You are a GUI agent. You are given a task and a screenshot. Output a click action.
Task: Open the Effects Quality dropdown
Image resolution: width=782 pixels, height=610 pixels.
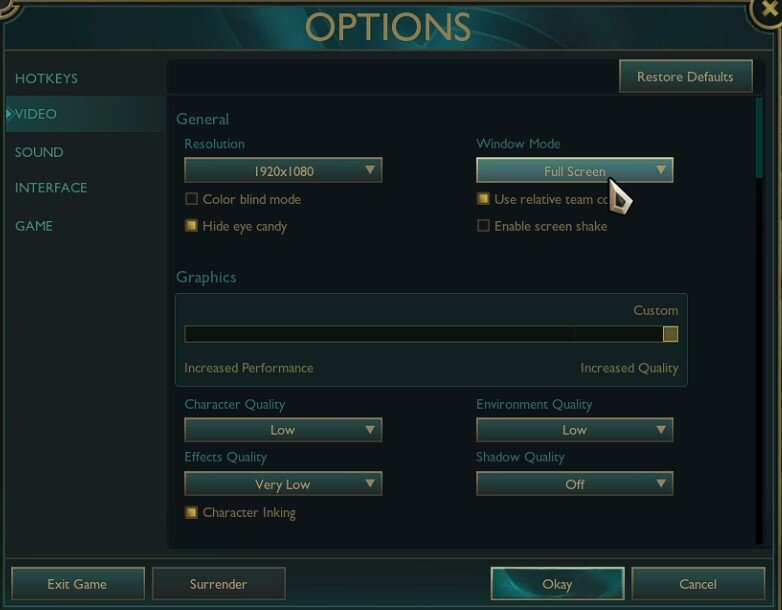283,484
